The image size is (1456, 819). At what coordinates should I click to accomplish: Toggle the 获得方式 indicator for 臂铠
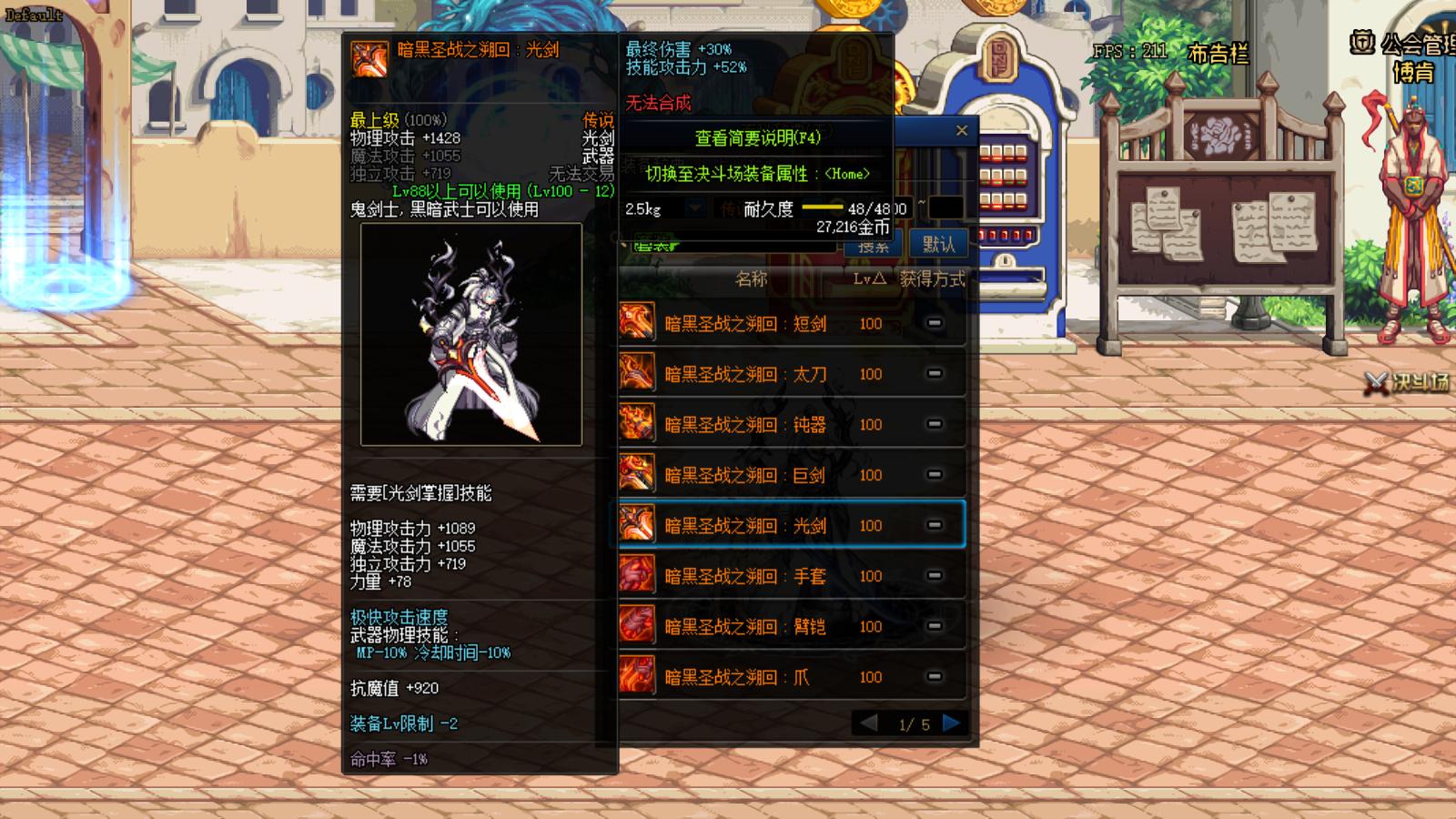click(x=935, y=626)
